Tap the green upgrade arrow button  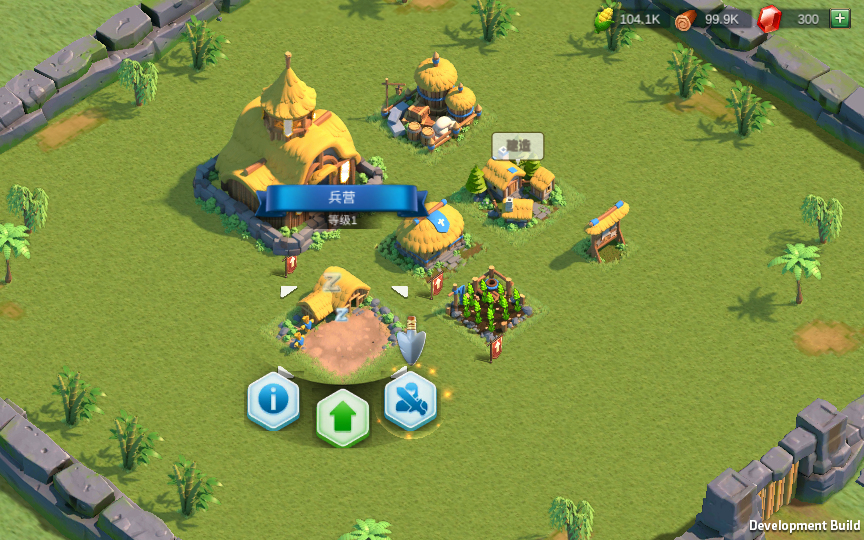click(x=343, y=418)
